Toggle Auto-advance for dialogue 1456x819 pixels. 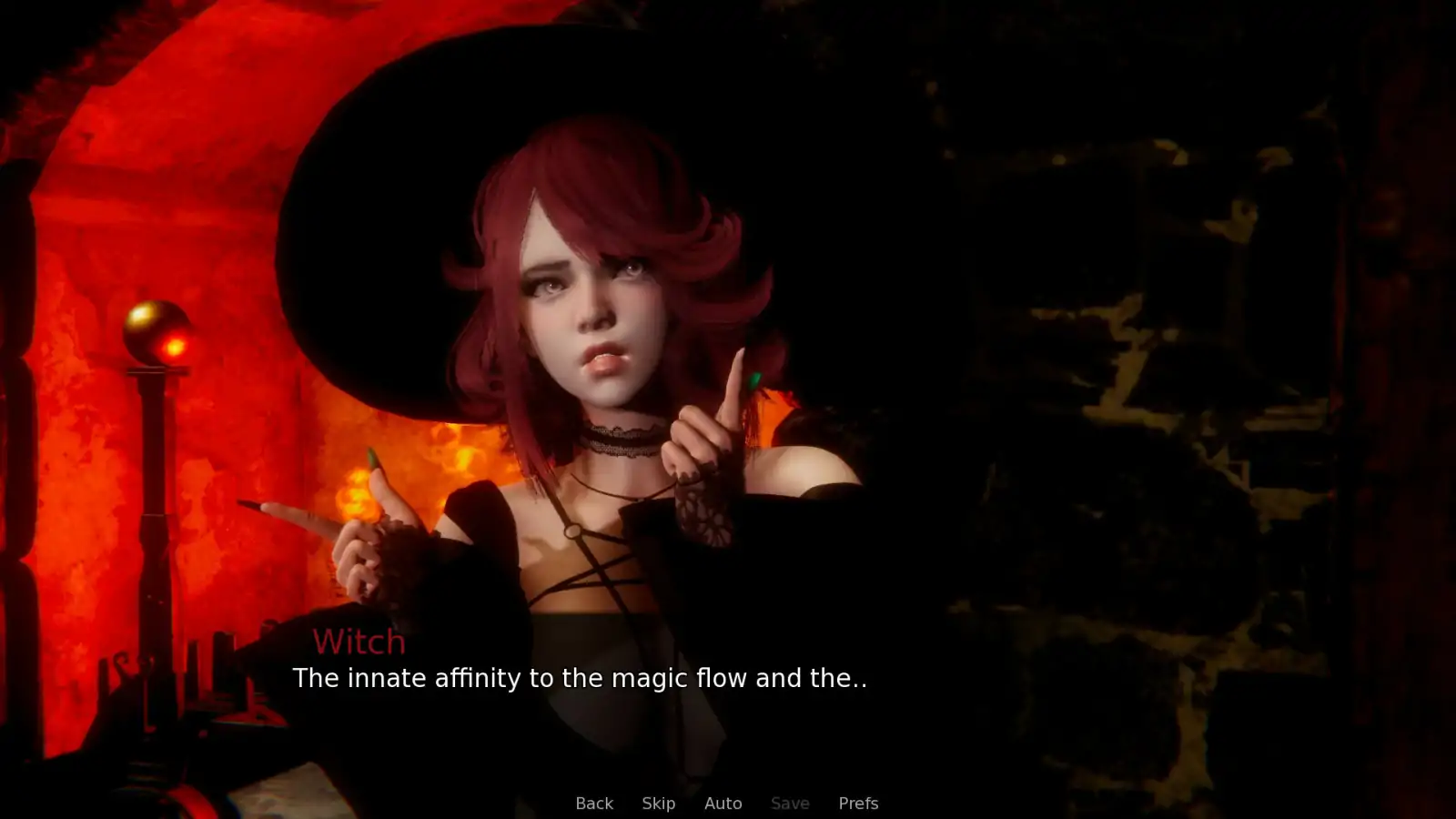(x=723, y=803)
